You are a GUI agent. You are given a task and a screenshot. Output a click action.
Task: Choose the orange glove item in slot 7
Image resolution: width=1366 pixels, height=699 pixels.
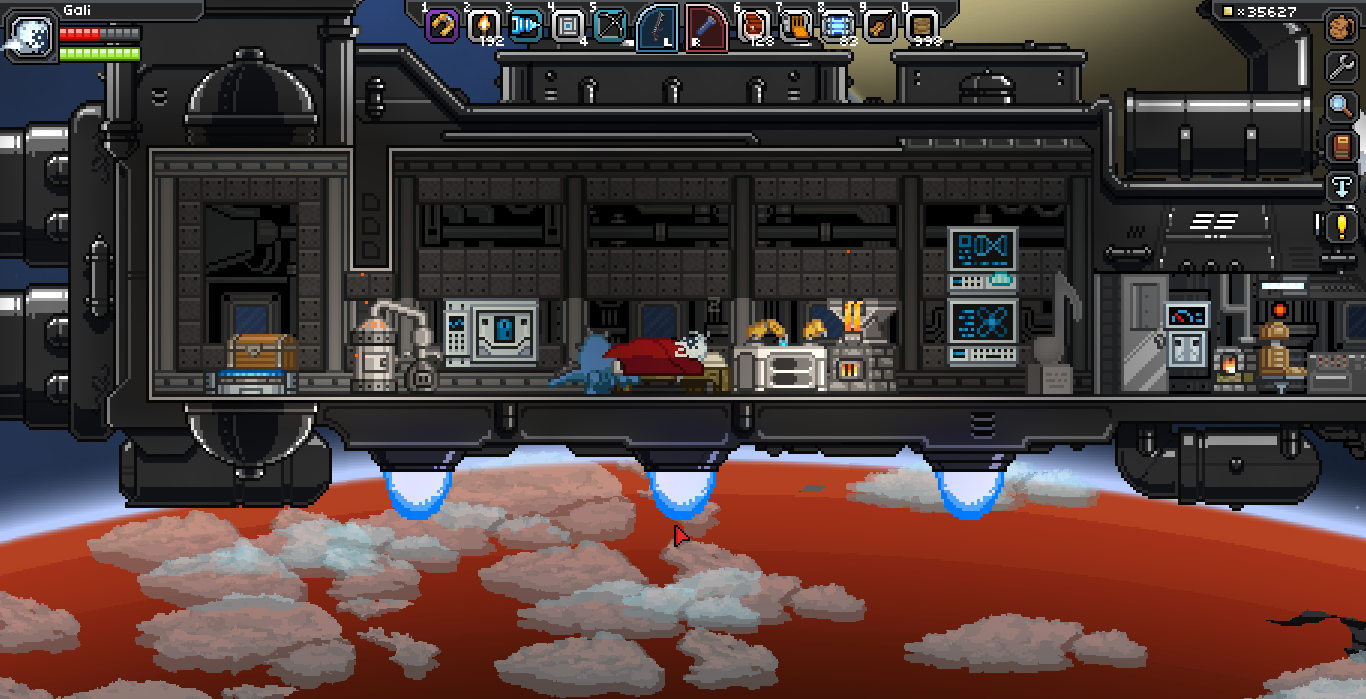[x=797, y=25]
